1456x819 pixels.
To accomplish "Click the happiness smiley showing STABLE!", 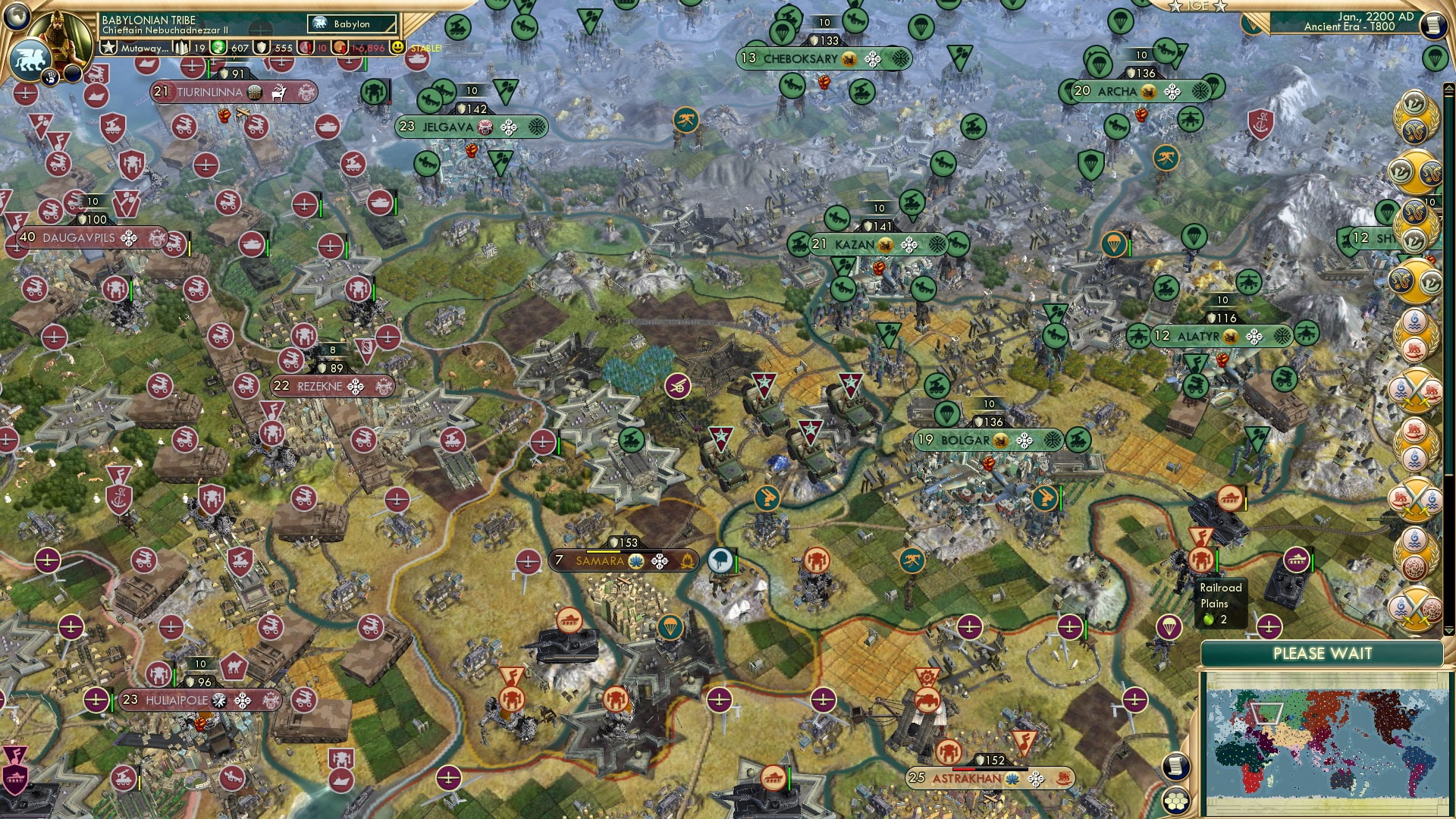I will point(397,48).
